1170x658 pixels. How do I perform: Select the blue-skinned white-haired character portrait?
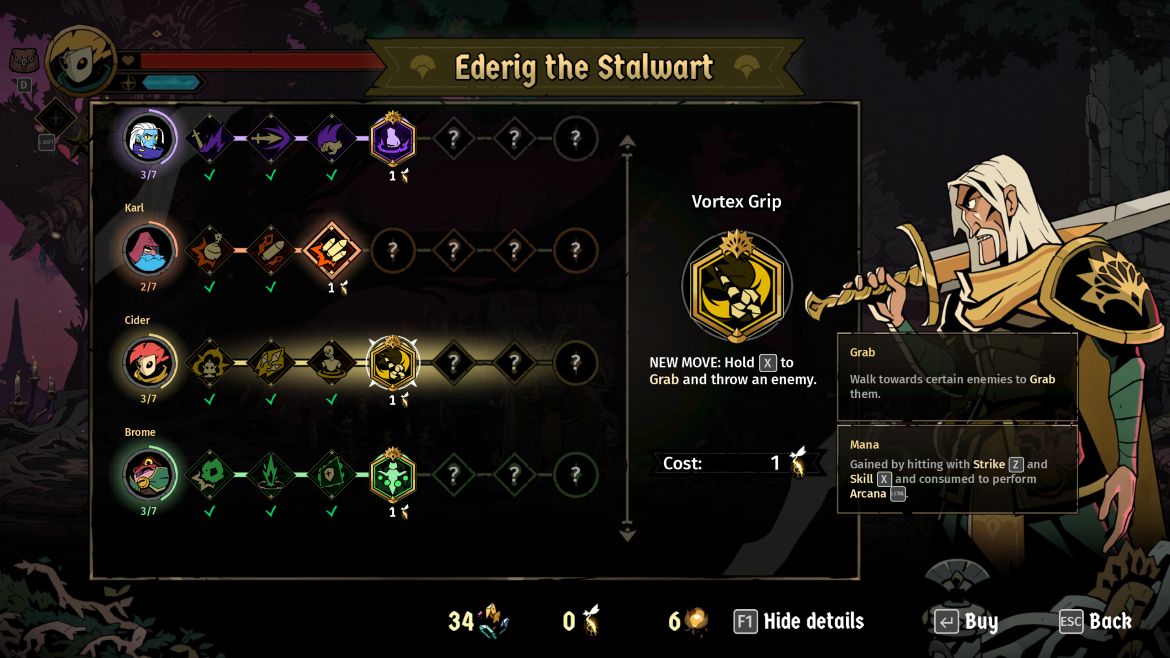click(149, 138)
